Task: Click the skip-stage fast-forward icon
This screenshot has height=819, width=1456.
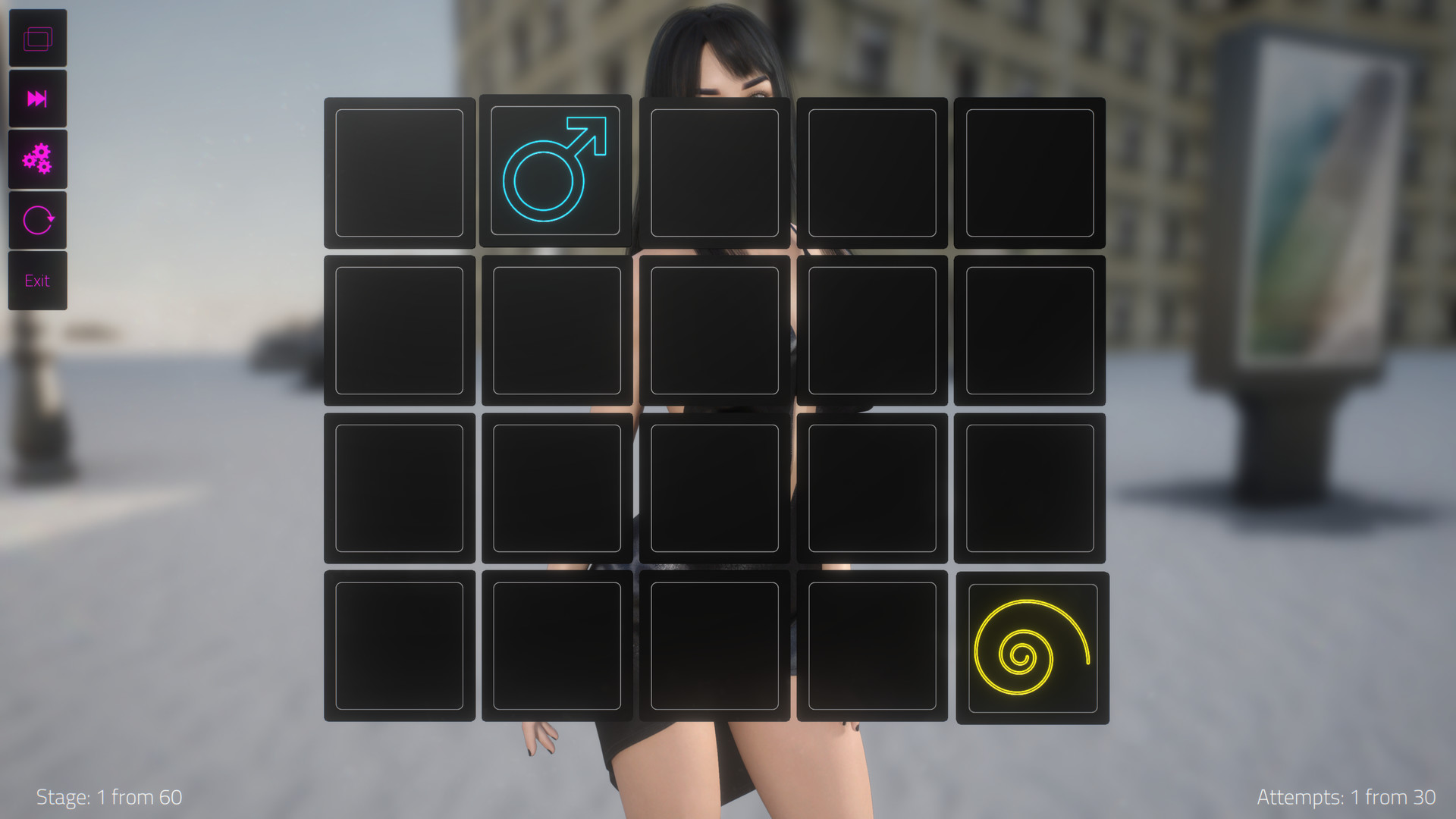Action: coord(38,98)
